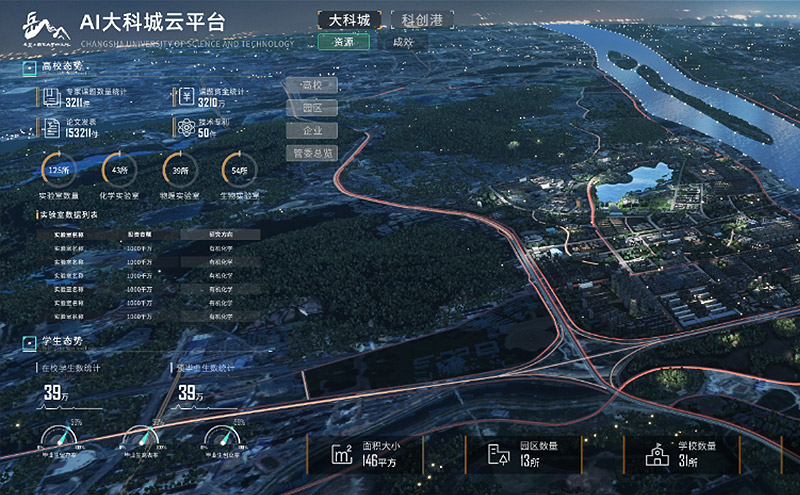Choose the 高校 map filter button
Viewport: 800px width, 495px height.
pyautogui.click(x=311, y=85)
